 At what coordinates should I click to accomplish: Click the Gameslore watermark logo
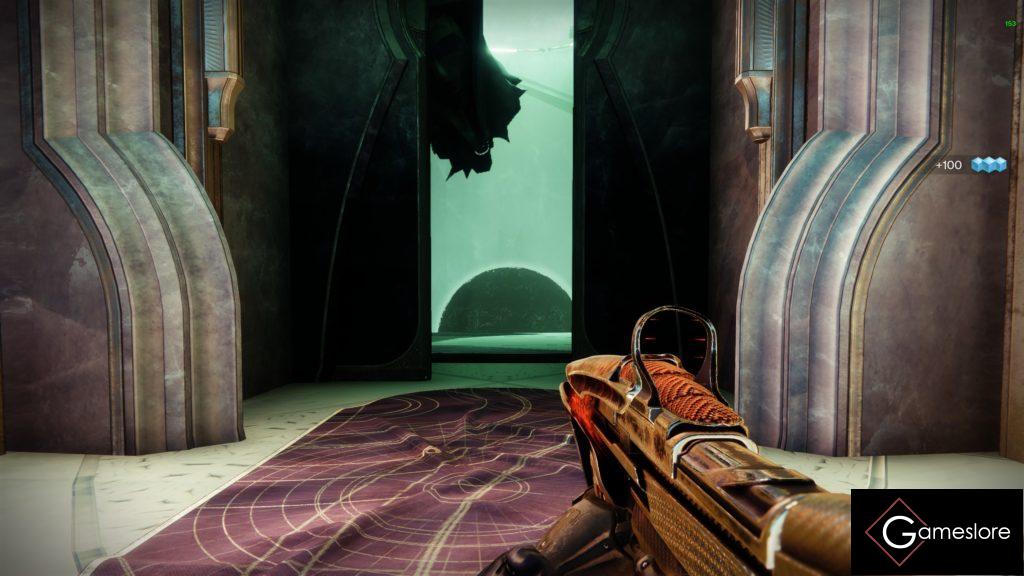pos(937,532)
